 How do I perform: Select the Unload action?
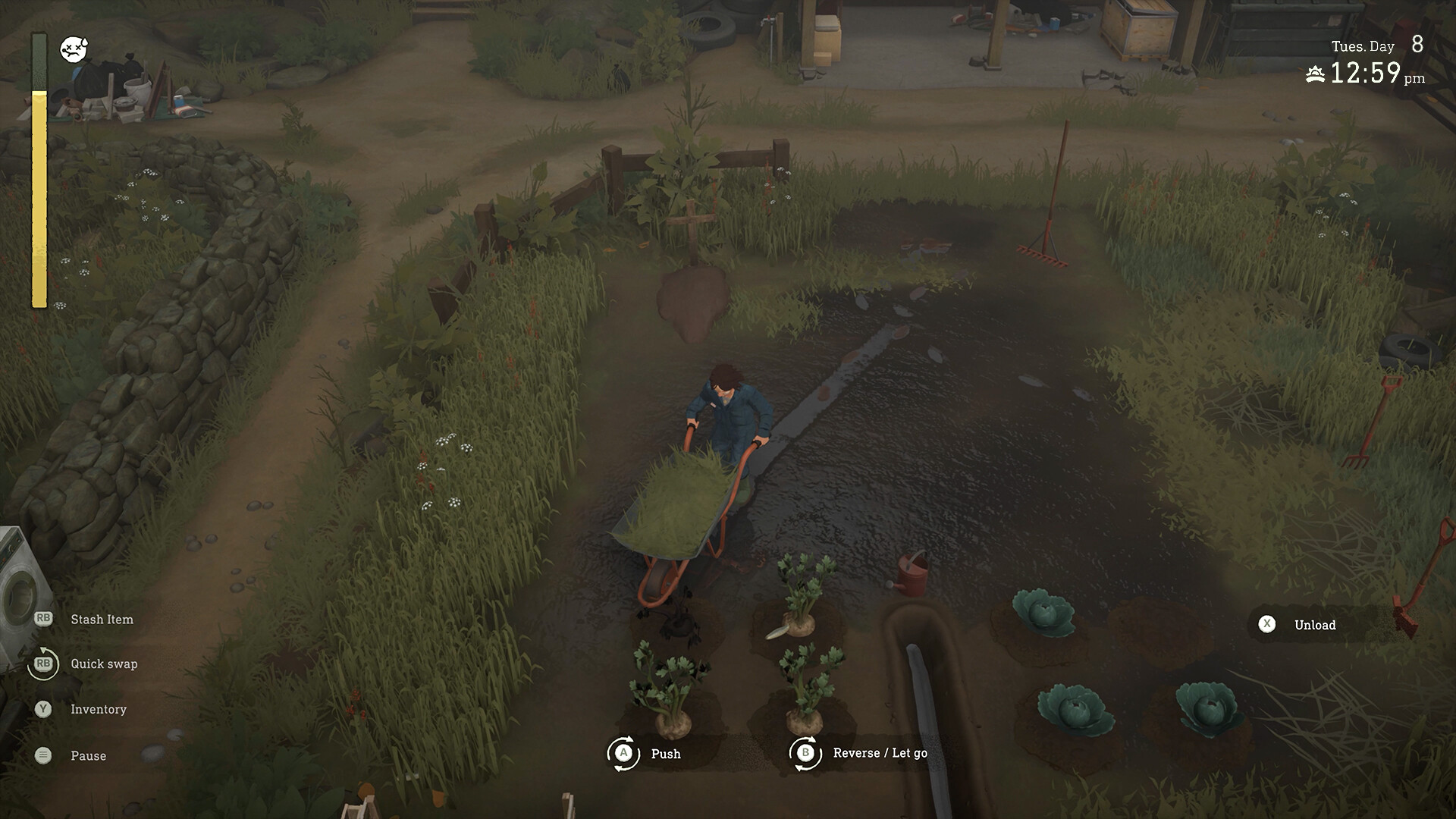tap(1316, 625)
